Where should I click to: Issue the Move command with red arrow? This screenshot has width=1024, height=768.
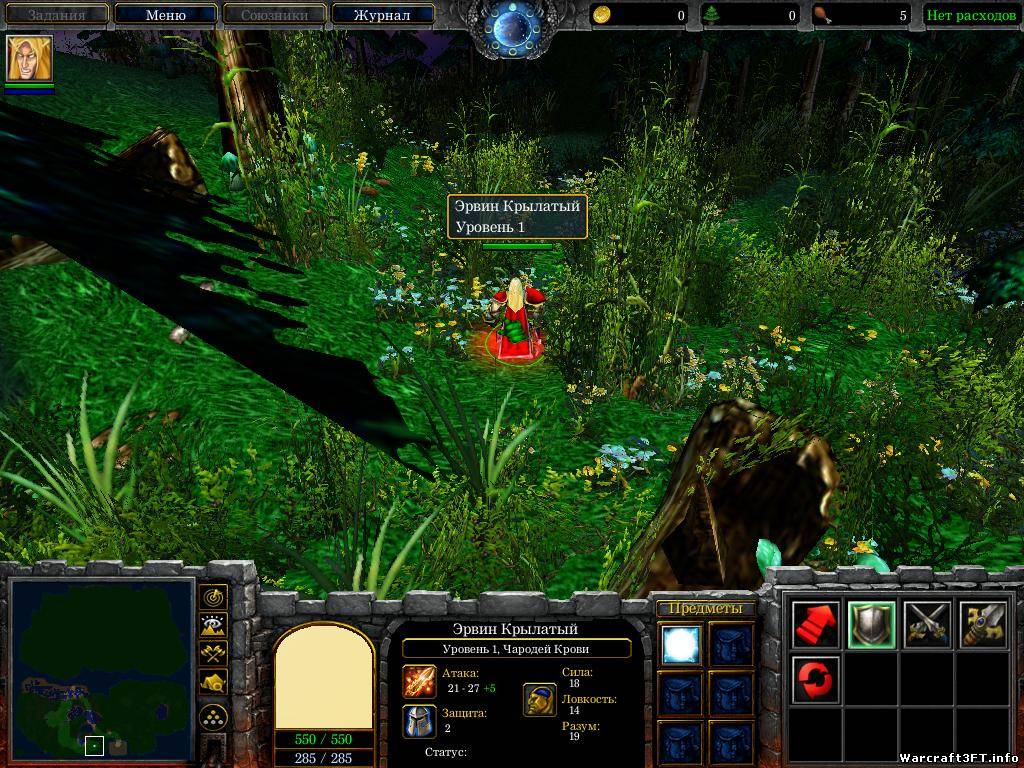click(x=815, y=625)
